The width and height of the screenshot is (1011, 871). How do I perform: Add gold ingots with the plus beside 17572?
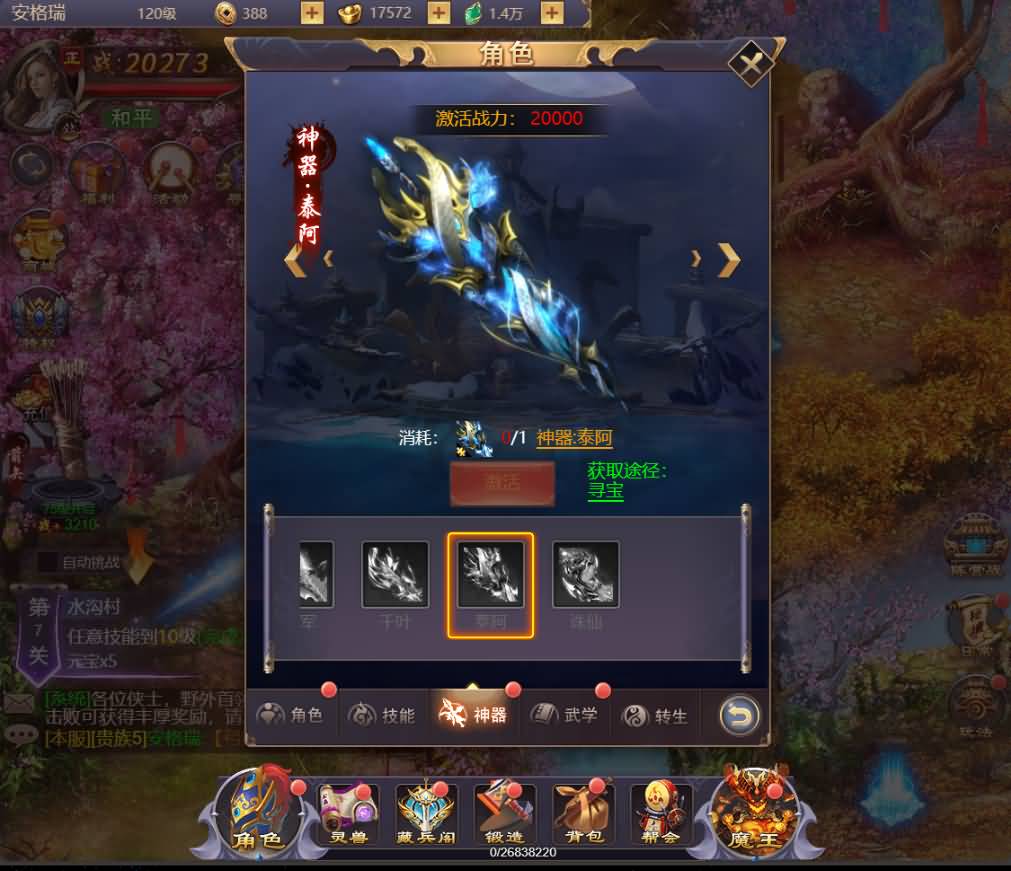pyautogui.click(x=438, y=13)
